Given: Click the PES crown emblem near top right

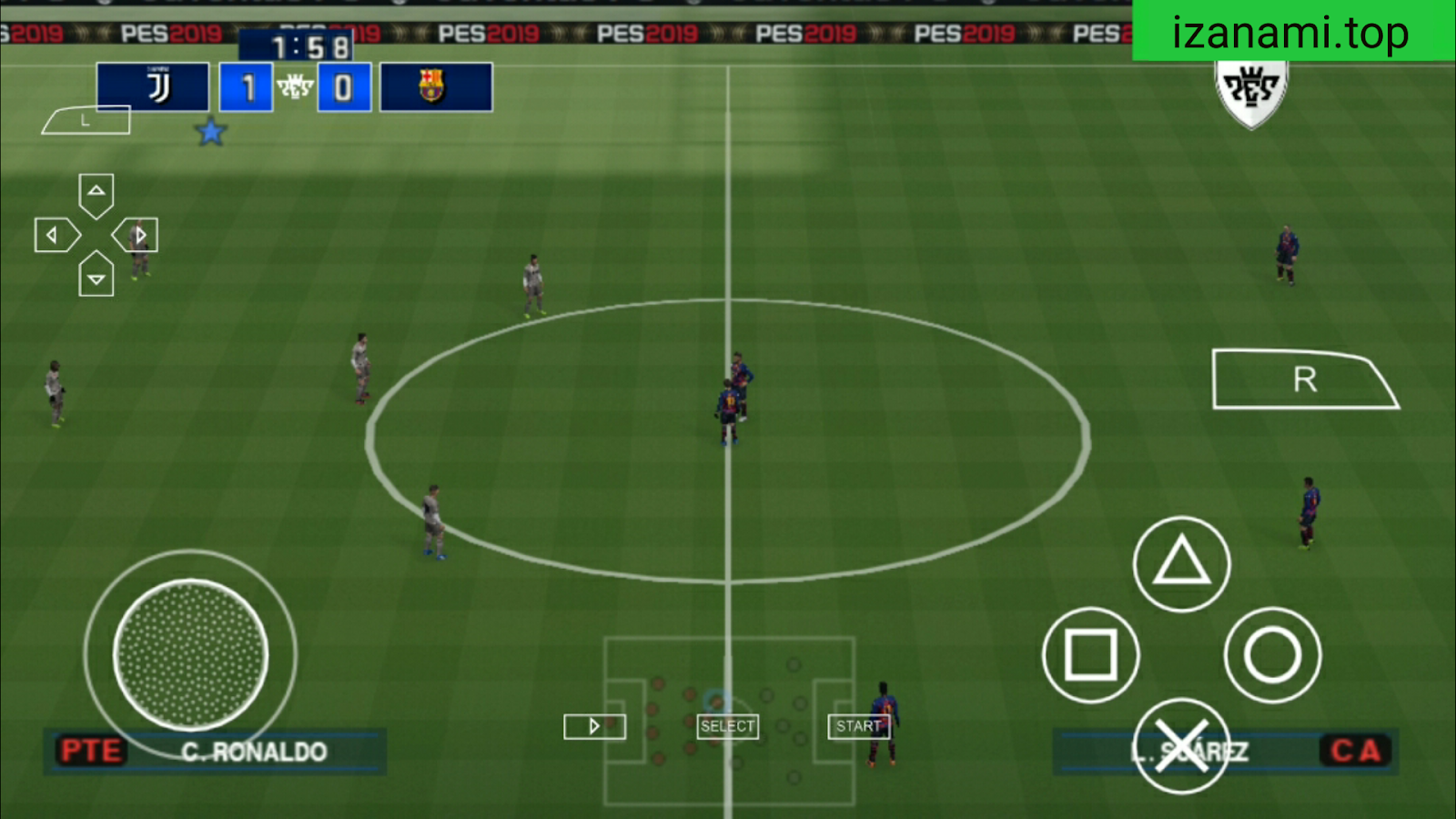Looking at the screenshot, I should (1250, 86).
